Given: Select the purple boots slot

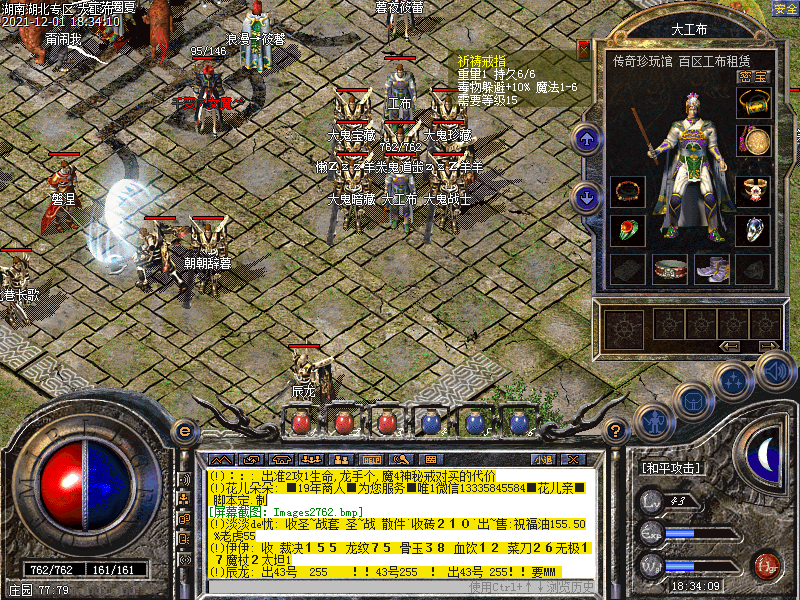Looking at the screenshot, I should click(x=711, y=268).
